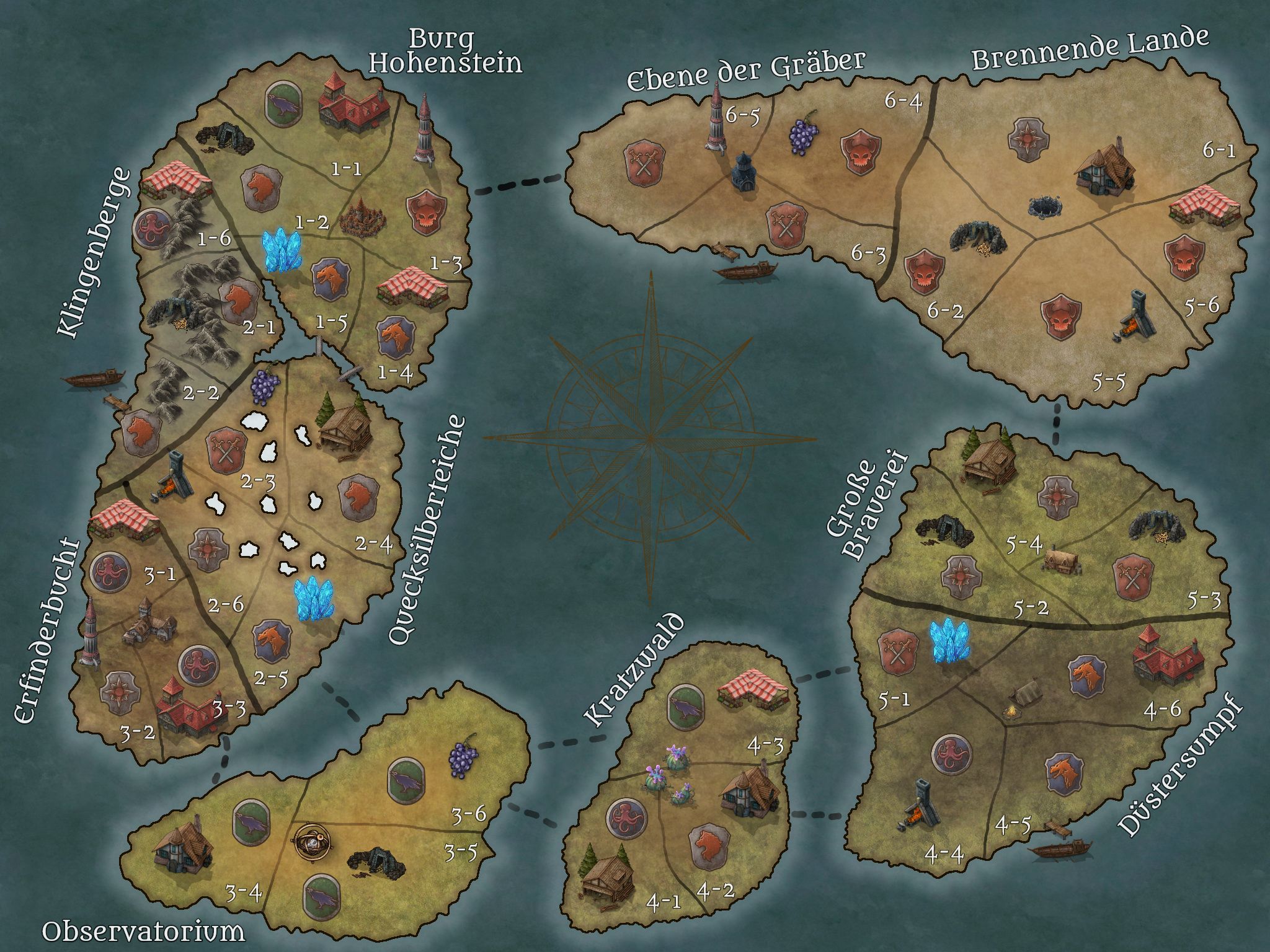Choose the dark chapel in Ebene der Gräber

tap(742, 172)
